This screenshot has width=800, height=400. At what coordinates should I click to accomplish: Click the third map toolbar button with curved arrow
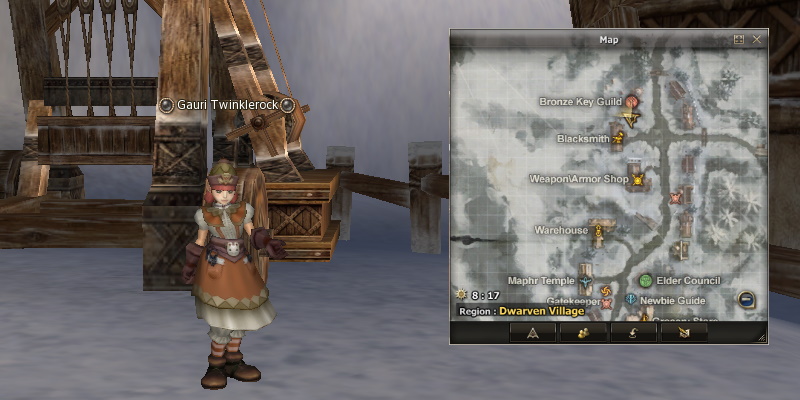point(634,333)
